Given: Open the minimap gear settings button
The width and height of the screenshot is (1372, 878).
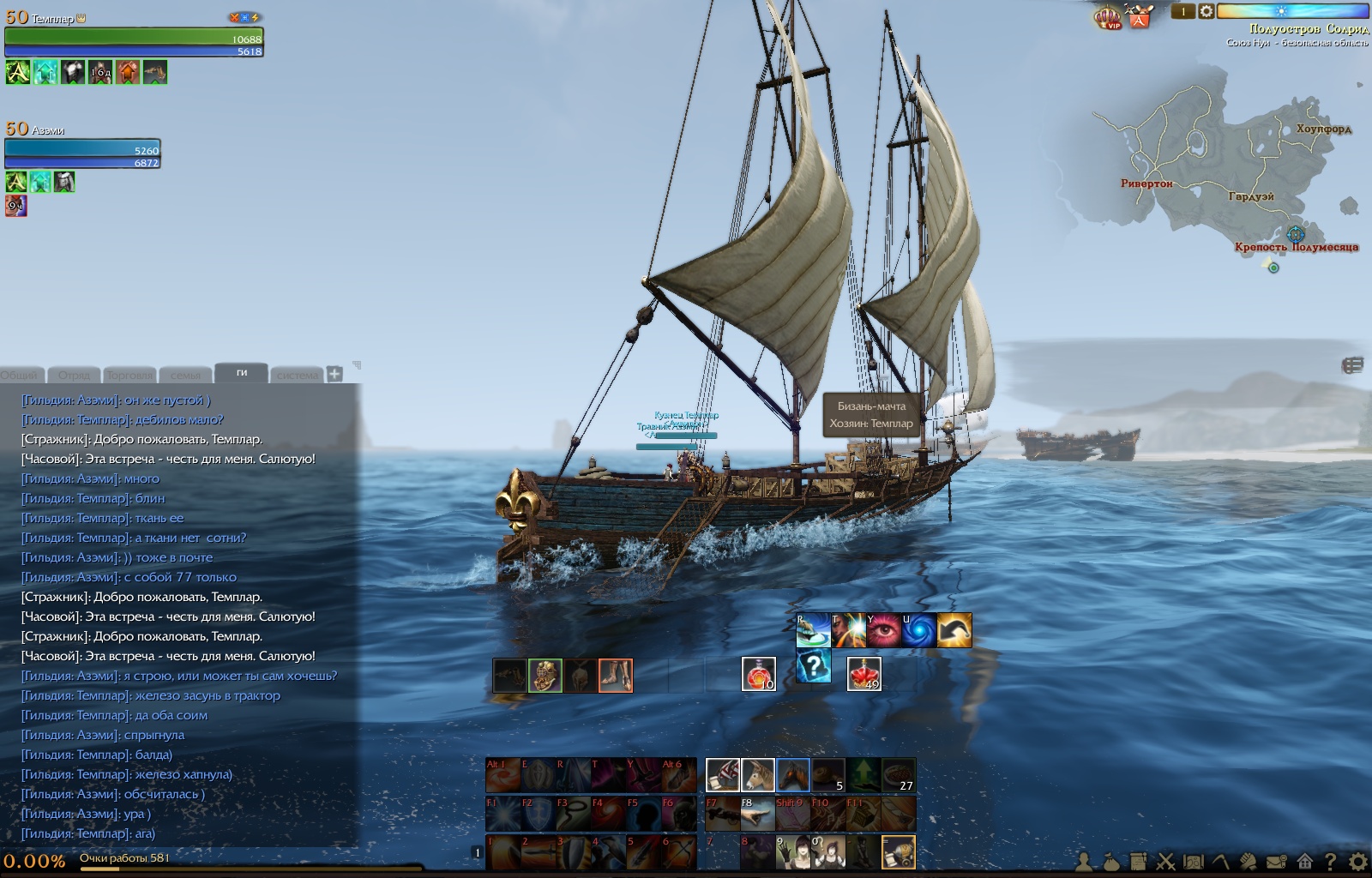Looking at the screenshot, I should click(1206, 11).
